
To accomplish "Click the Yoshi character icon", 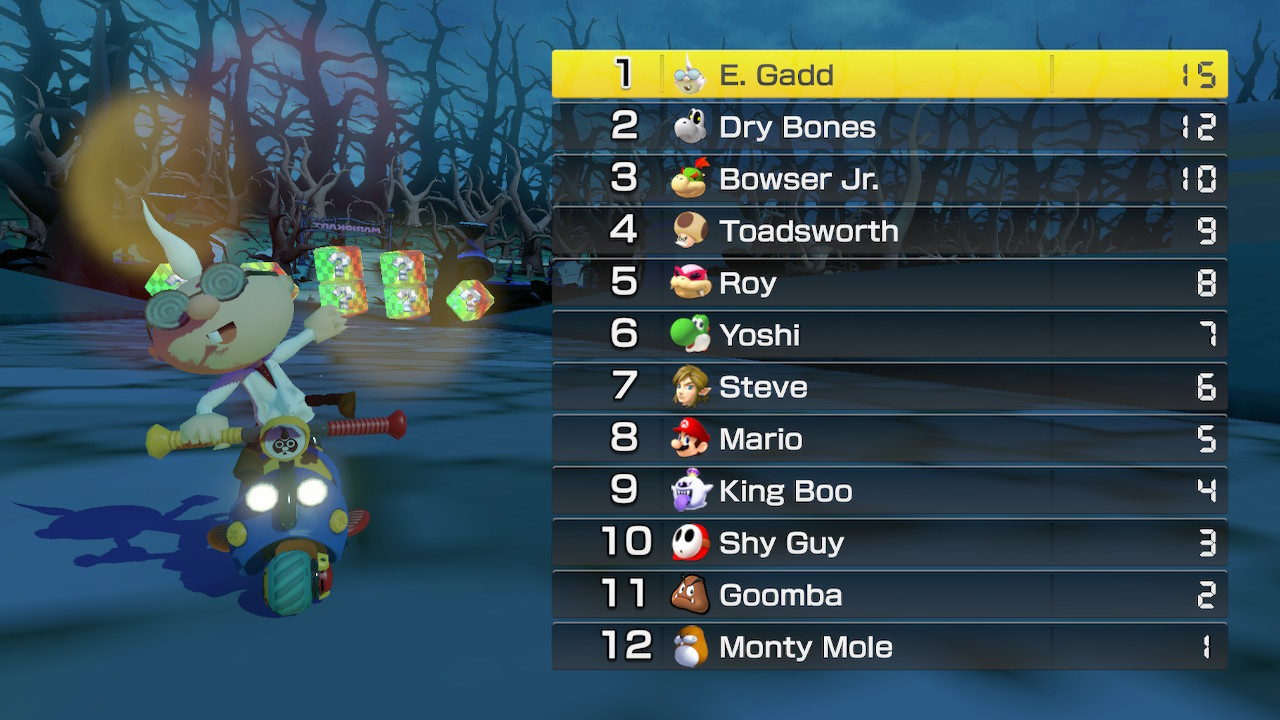I will (692, 335).
